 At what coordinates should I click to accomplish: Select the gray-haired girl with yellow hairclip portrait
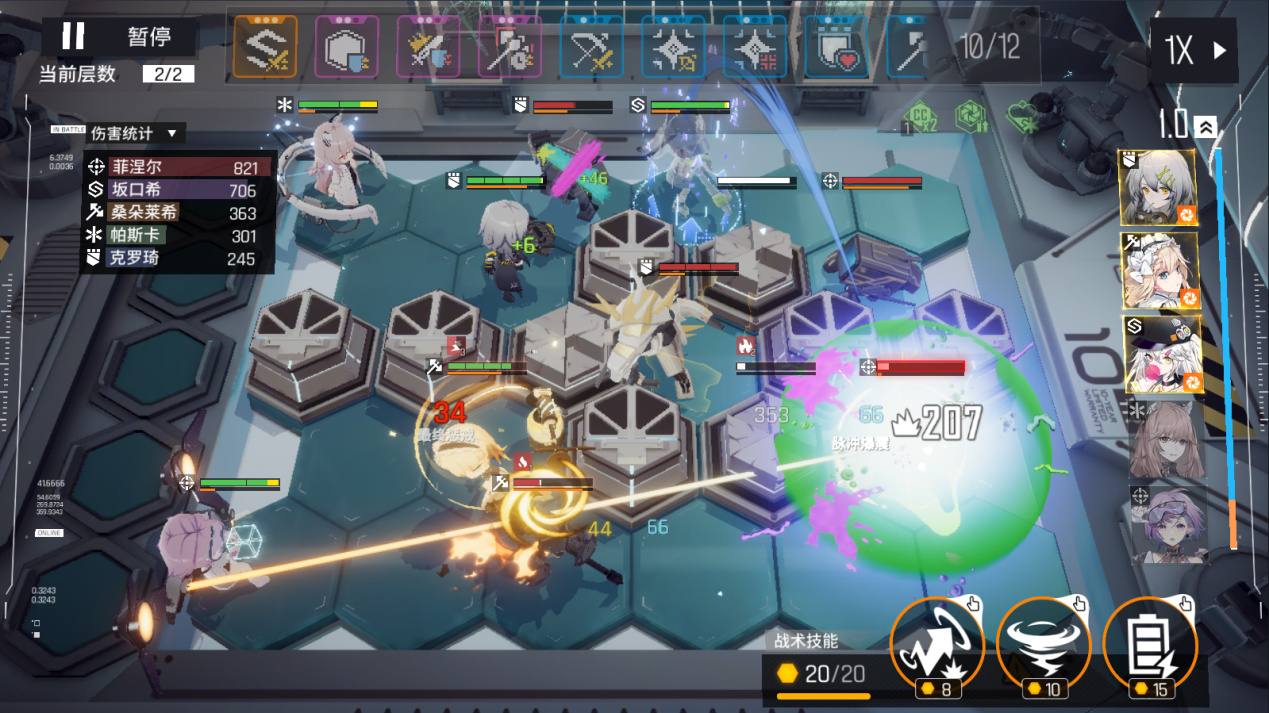click(x=1158, y=188)
